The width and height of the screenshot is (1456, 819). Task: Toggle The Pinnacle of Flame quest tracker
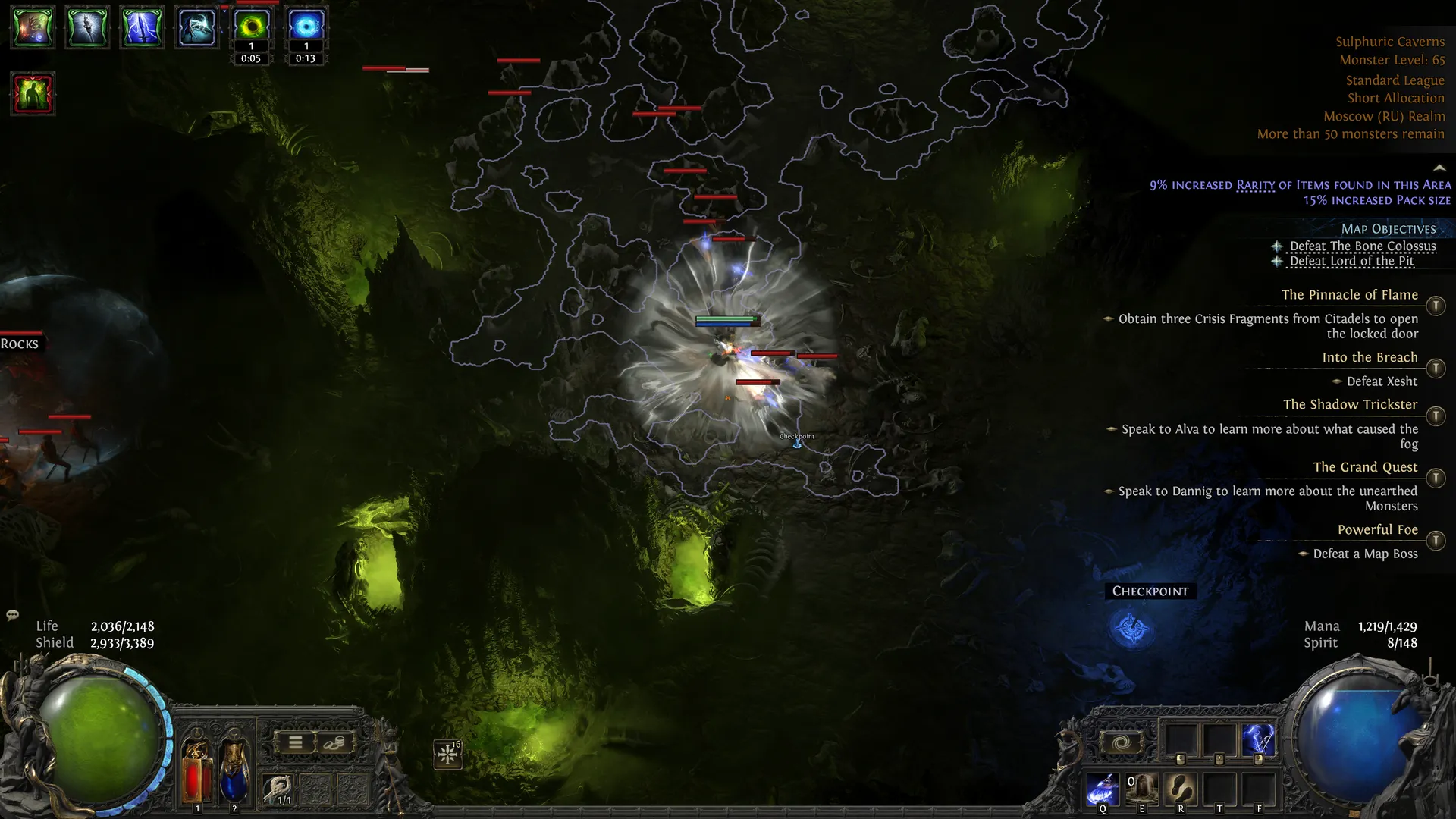point(1436,306)
